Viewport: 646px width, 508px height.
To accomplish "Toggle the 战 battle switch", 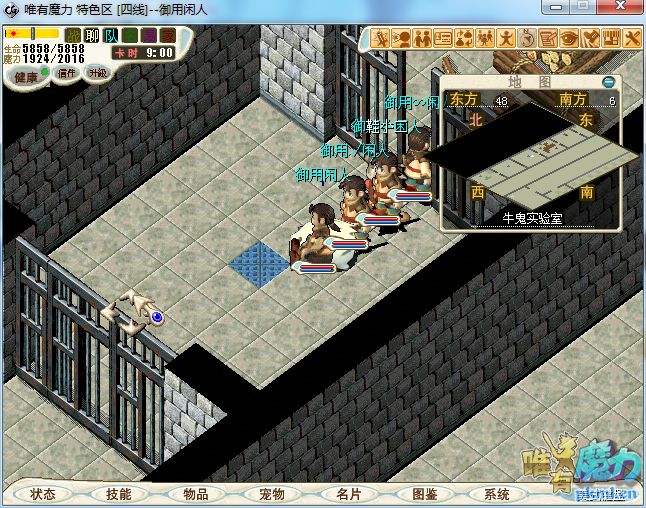I will pyautogui.click(x=73, y=36).
